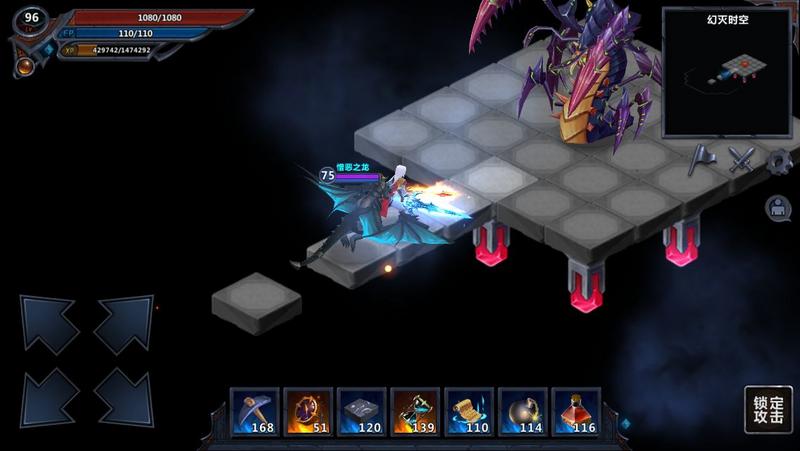Move with the down-right arrow
The width and height of the screenshot is (800, 451).
(x=123, y=396)
